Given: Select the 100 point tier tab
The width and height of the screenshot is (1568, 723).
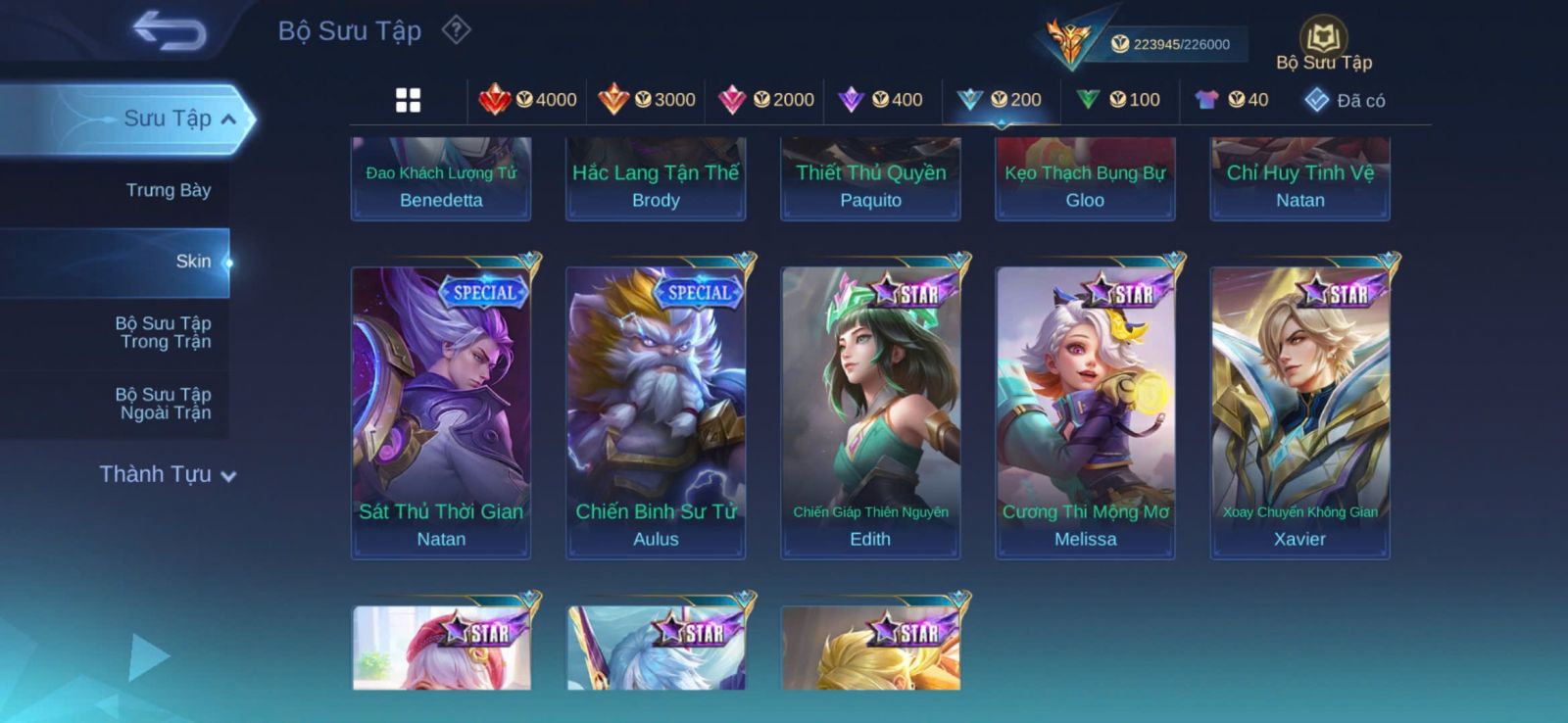Looking at the screenshot, I should [1118, 100].
